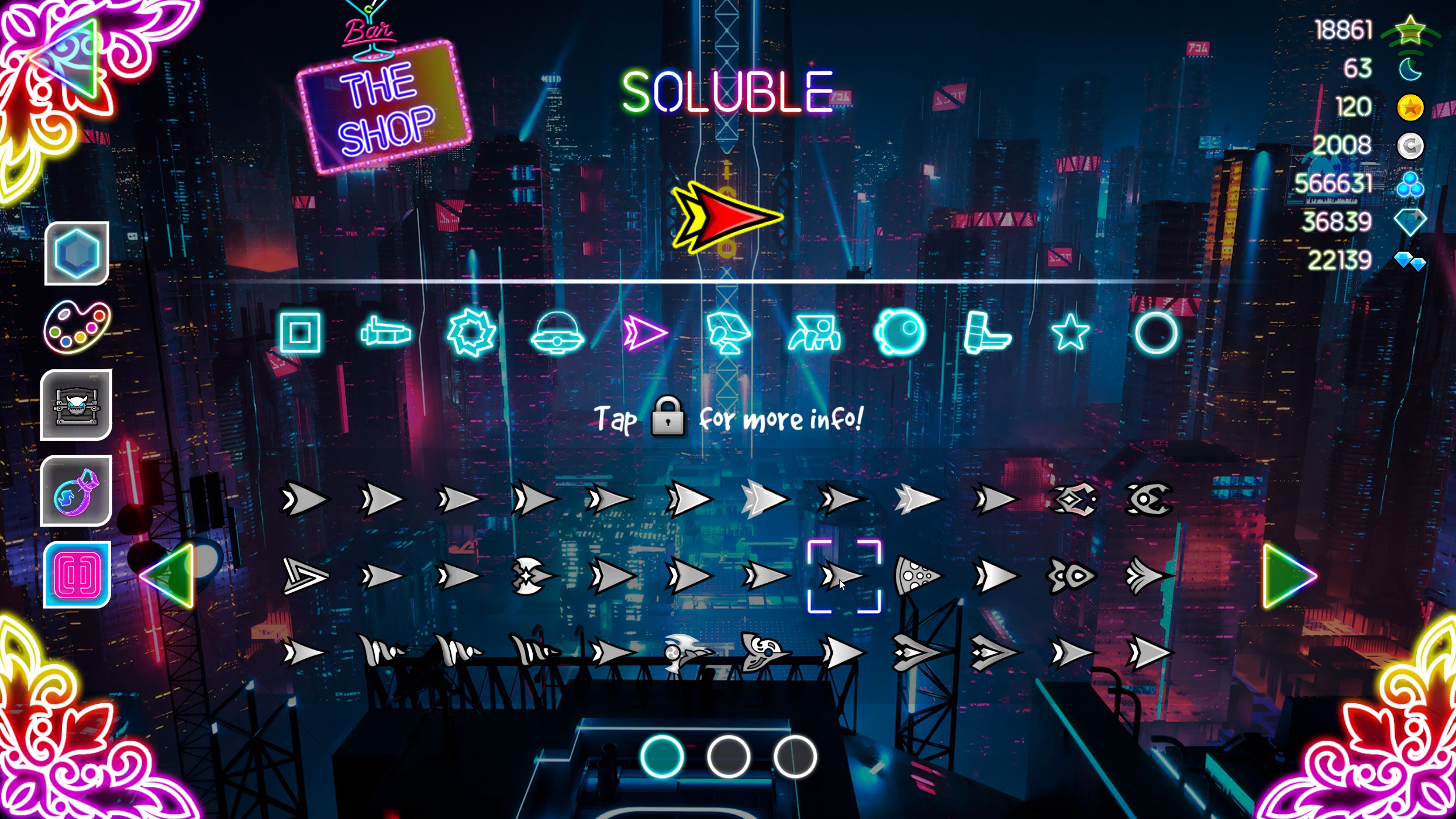The image size is (1456, 819).
Task: Open the pink neon icon-kit button
Action: coord(77,575)
